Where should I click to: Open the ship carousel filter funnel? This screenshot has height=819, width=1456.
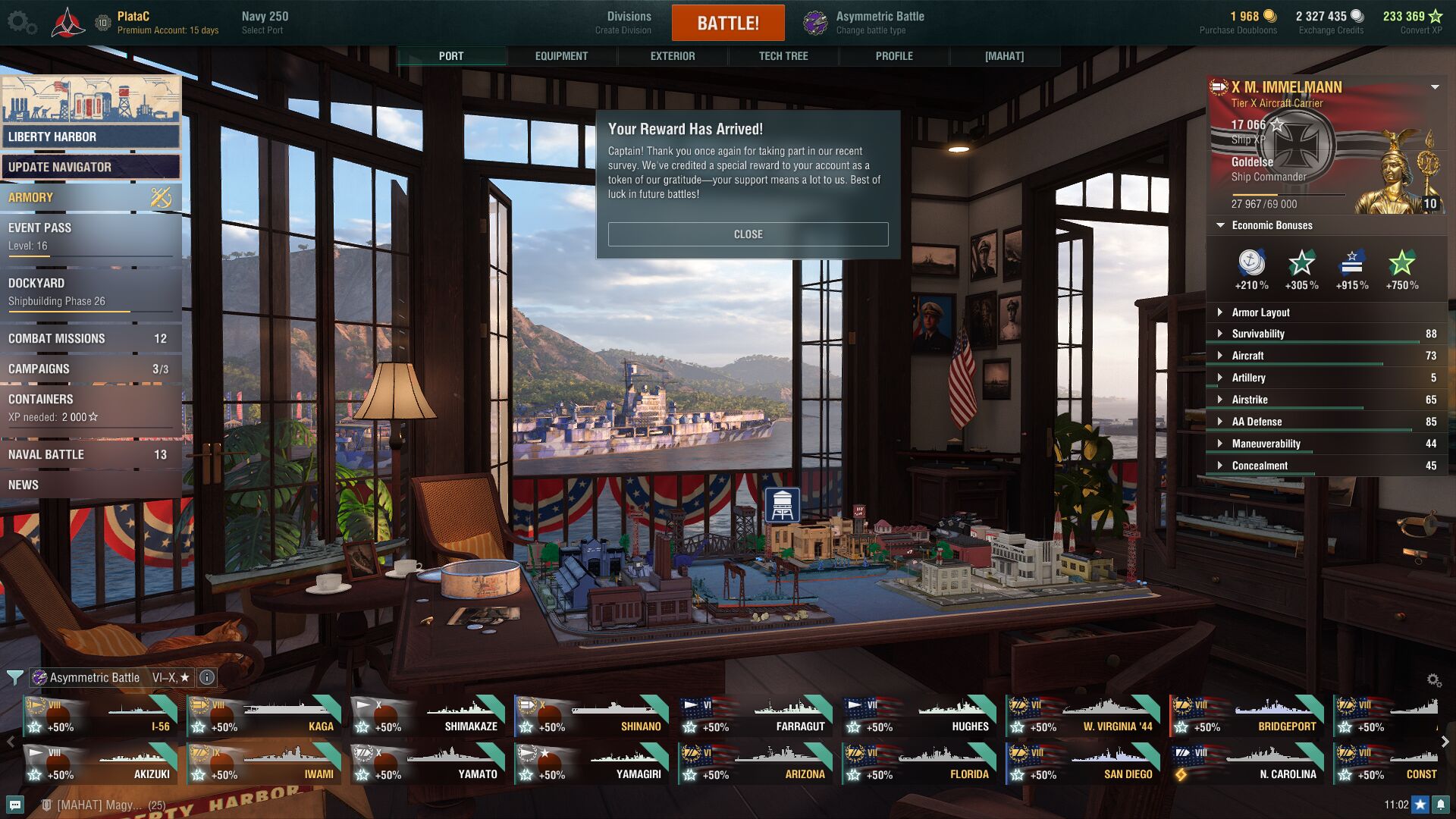click(14, 677)
